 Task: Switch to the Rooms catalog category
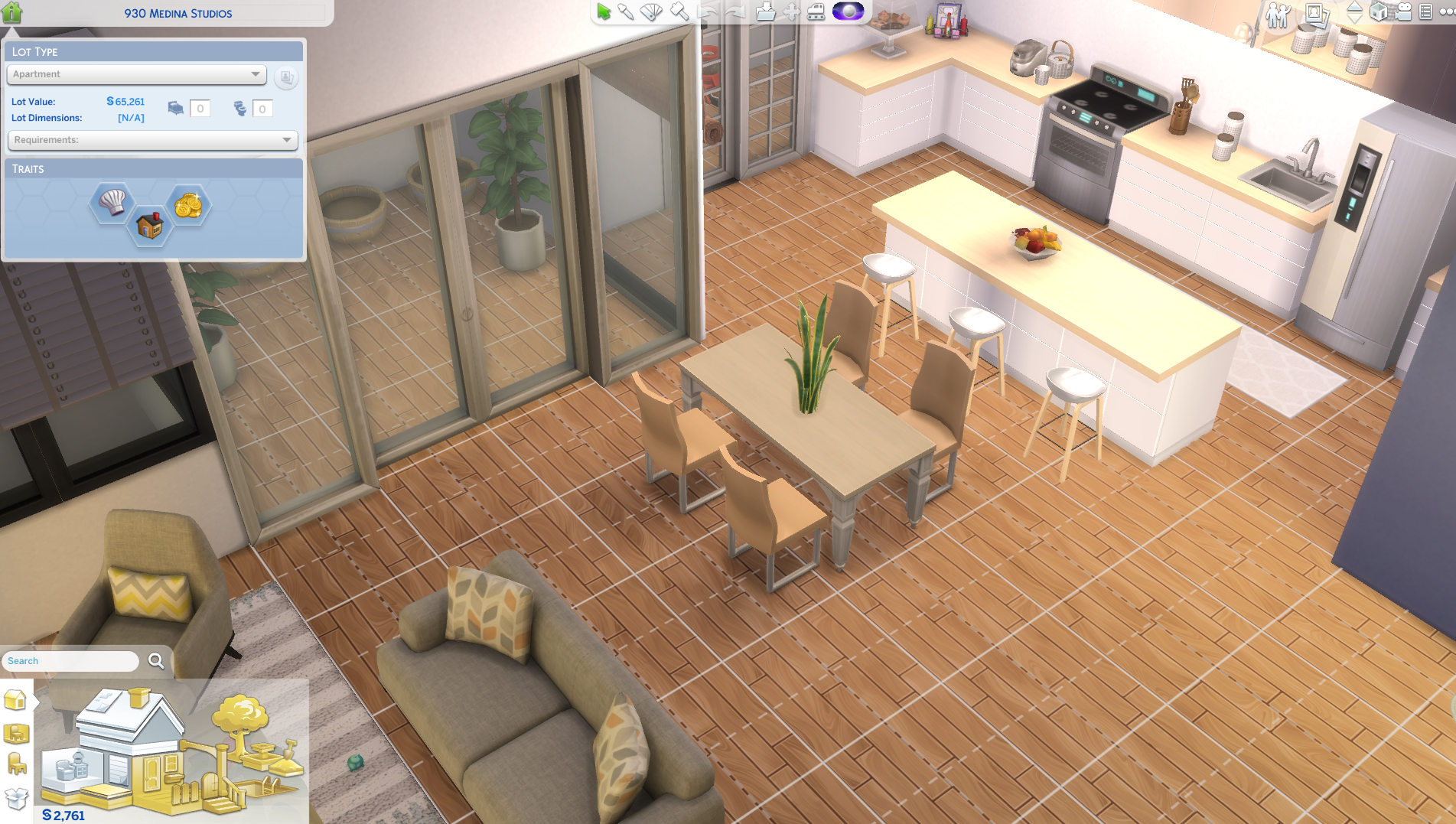(x=15, y=733)
